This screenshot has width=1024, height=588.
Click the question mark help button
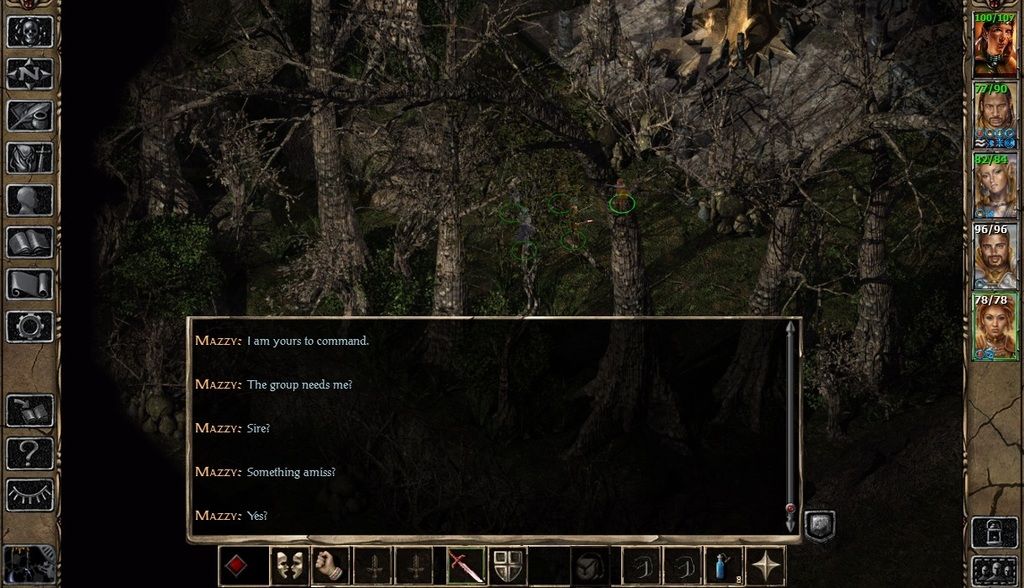click(x=30, y=453)
